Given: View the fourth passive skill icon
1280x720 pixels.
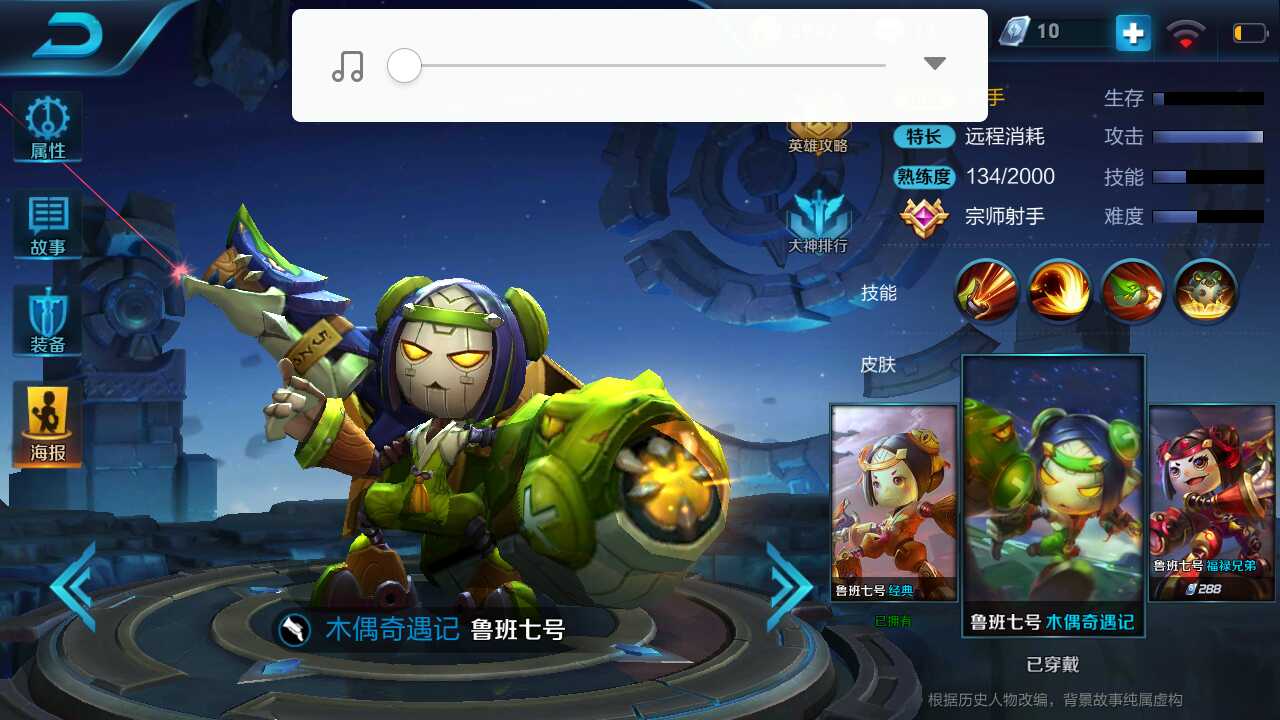Looking at the screenshot, I should (x=1204, y=291).
